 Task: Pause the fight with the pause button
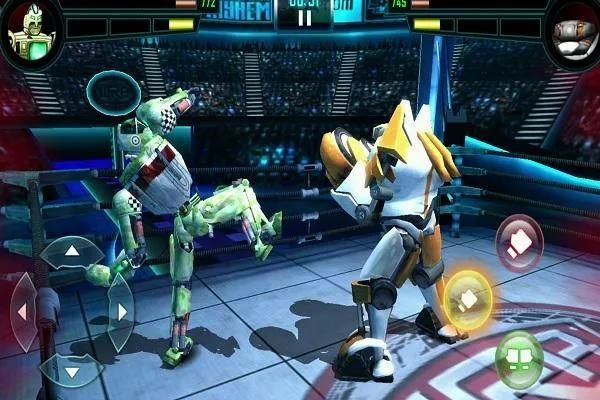pos(305,17)
